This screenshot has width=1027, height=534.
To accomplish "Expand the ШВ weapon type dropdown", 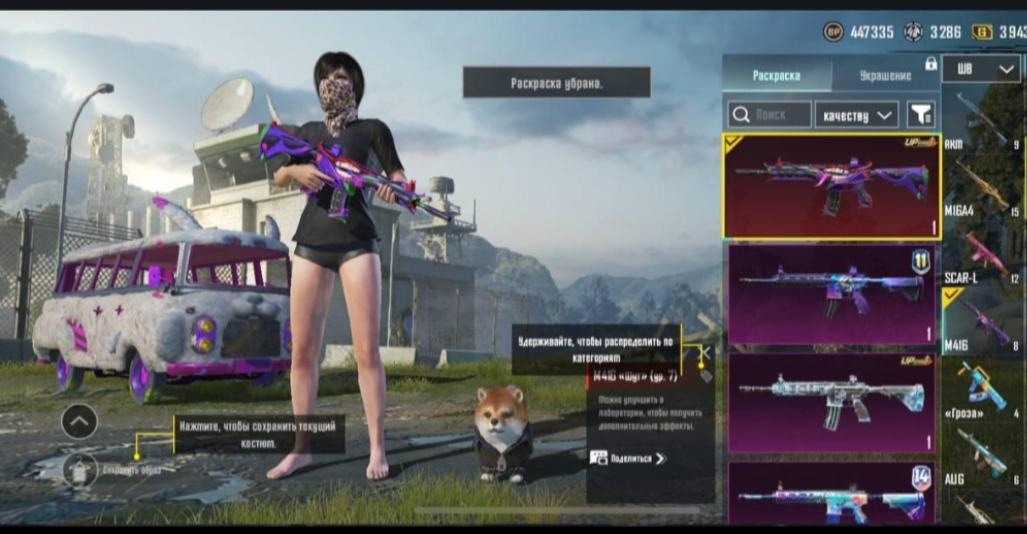I will point(981,69).
